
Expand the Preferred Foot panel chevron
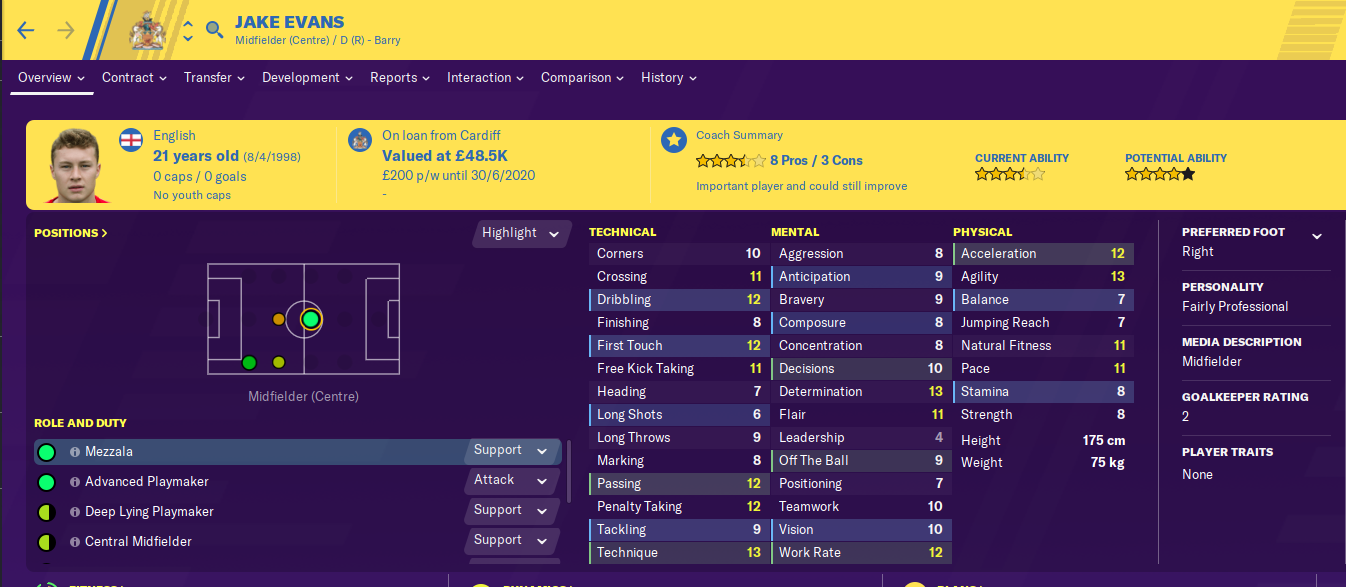coord(1317,236)
